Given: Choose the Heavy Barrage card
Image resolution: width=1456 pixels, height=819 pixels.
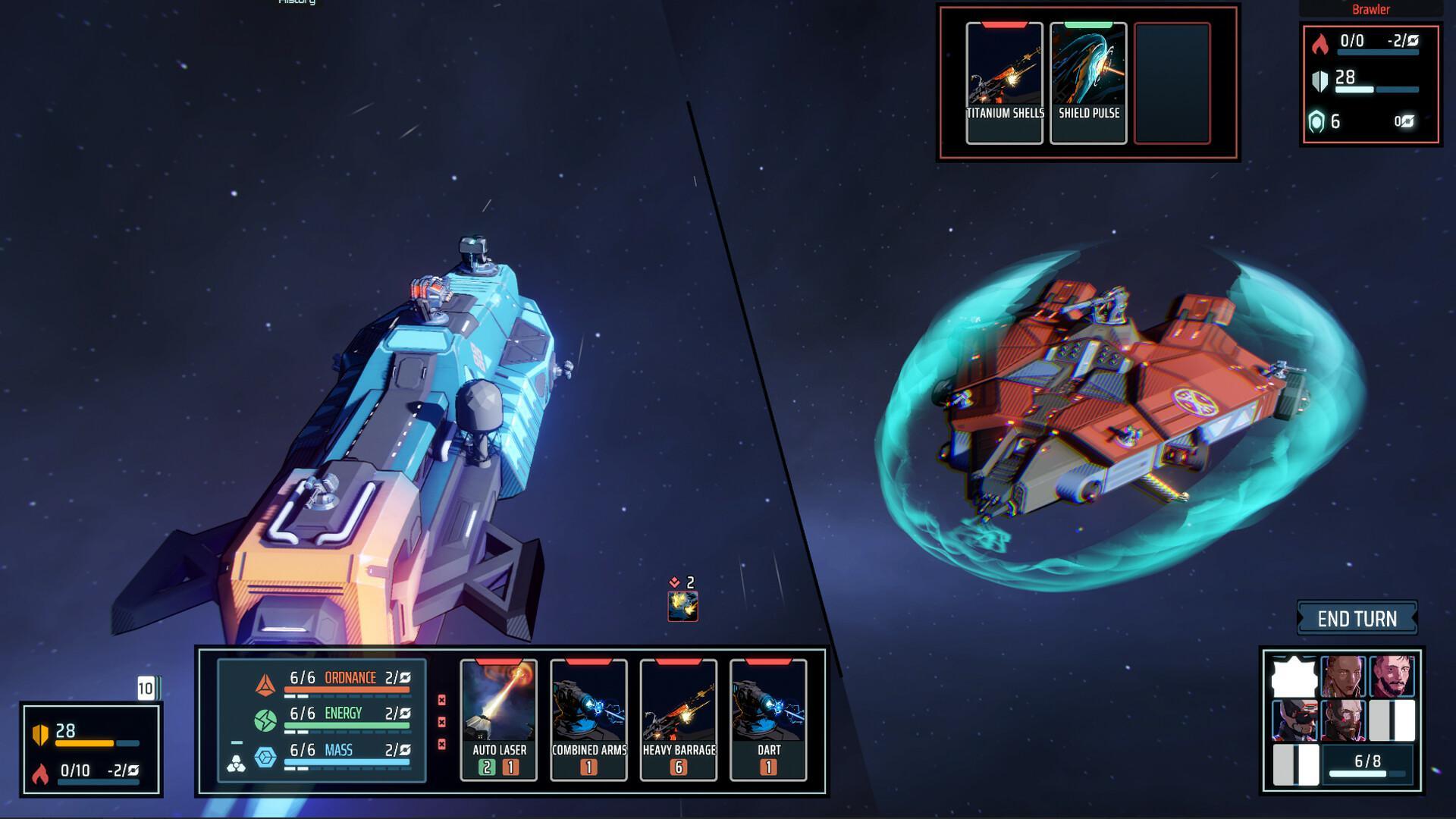Looking at the screenshot, I should (x=679, y=718).
